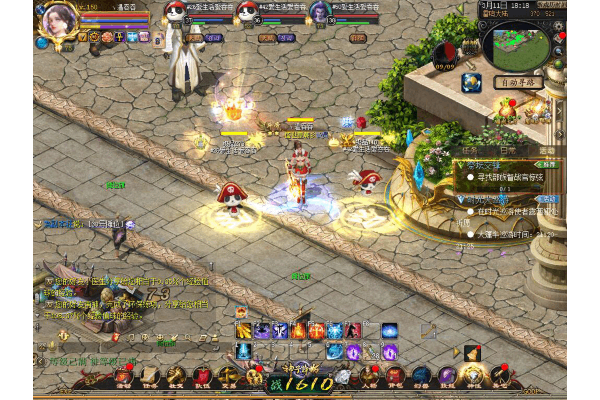Image resolution: width=600 pixels, height=400 pixels.
Task: Open the globe icon below the minimap
Action: (471, 81)
